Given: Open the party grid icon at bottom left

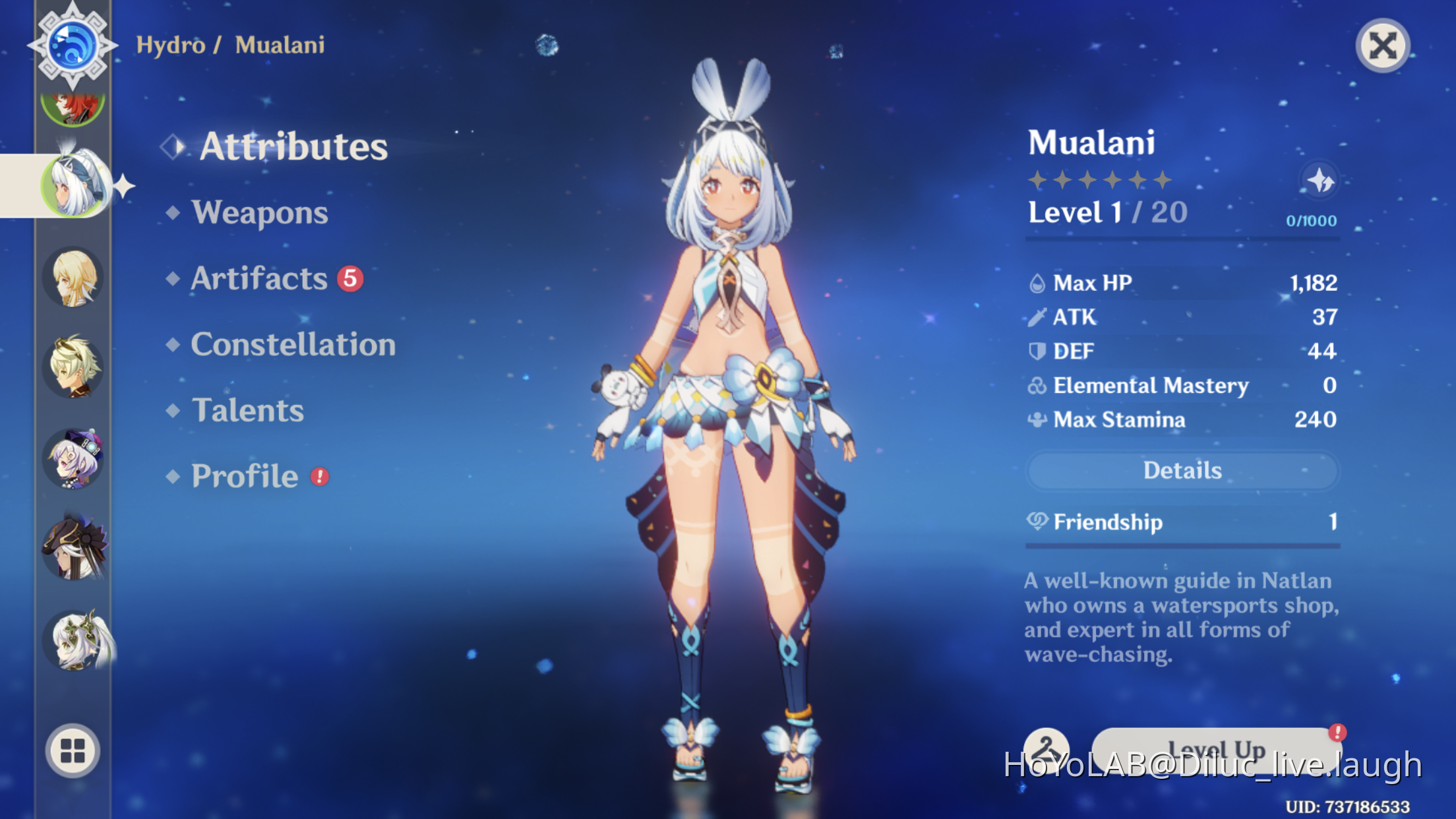Looking at the screenshot, I should pyautogui.click(x=74, y=749).
